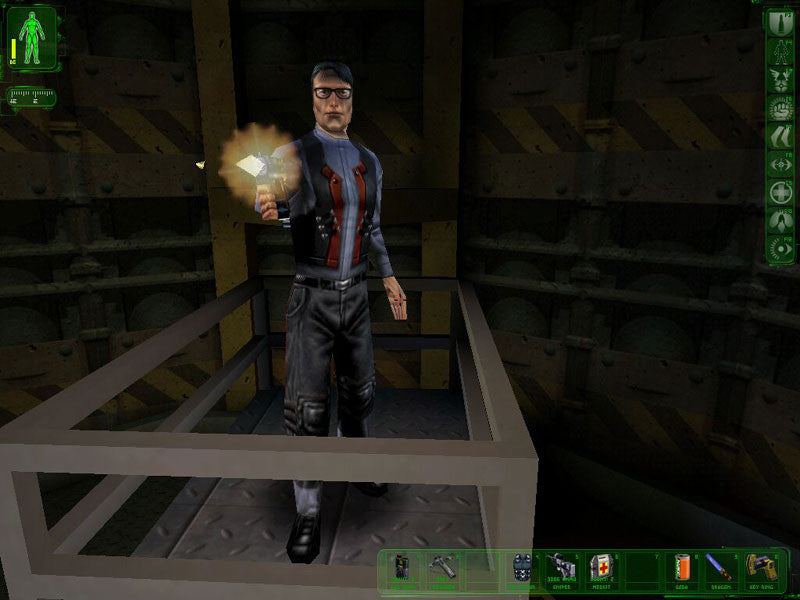Use the medkit belt slot
The height and width of the screenshot is (600, 800).
[600, 568]
